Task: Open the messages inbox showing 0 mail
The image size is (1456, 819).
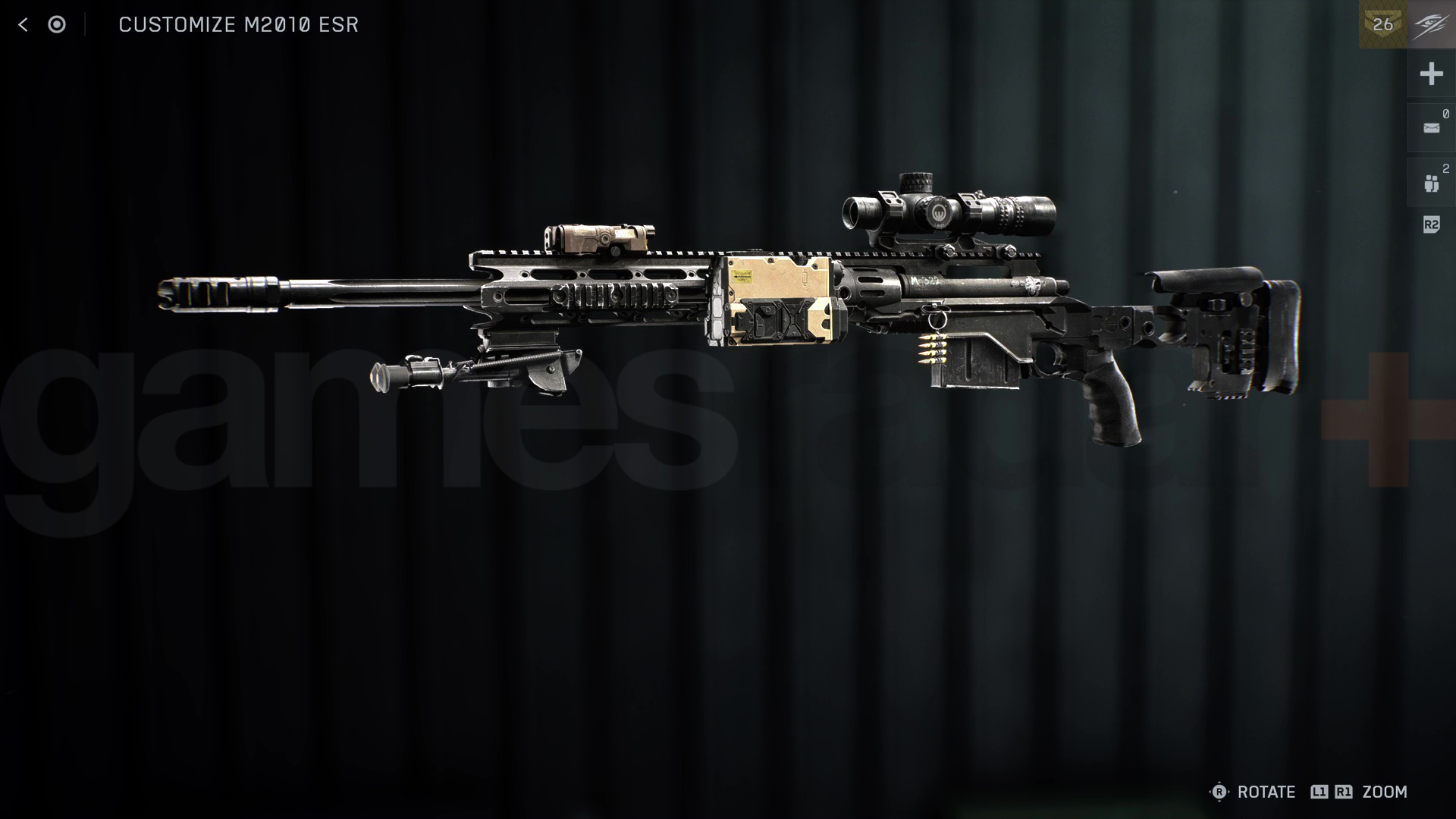Action: click(x=1432, y=127)
